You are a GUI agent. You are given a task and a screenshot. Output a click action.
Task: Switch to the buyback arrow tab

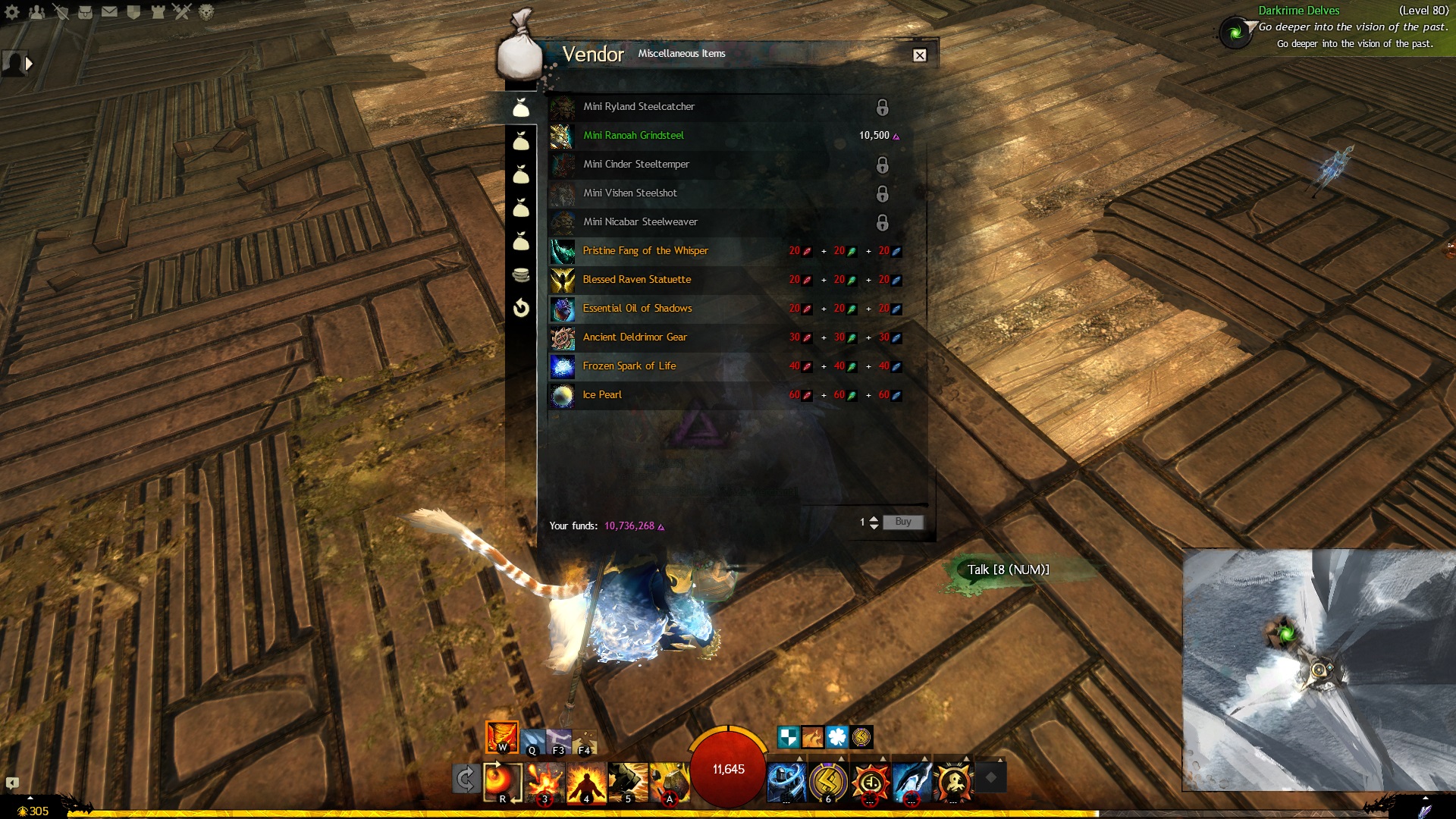[x=521, y=308]
